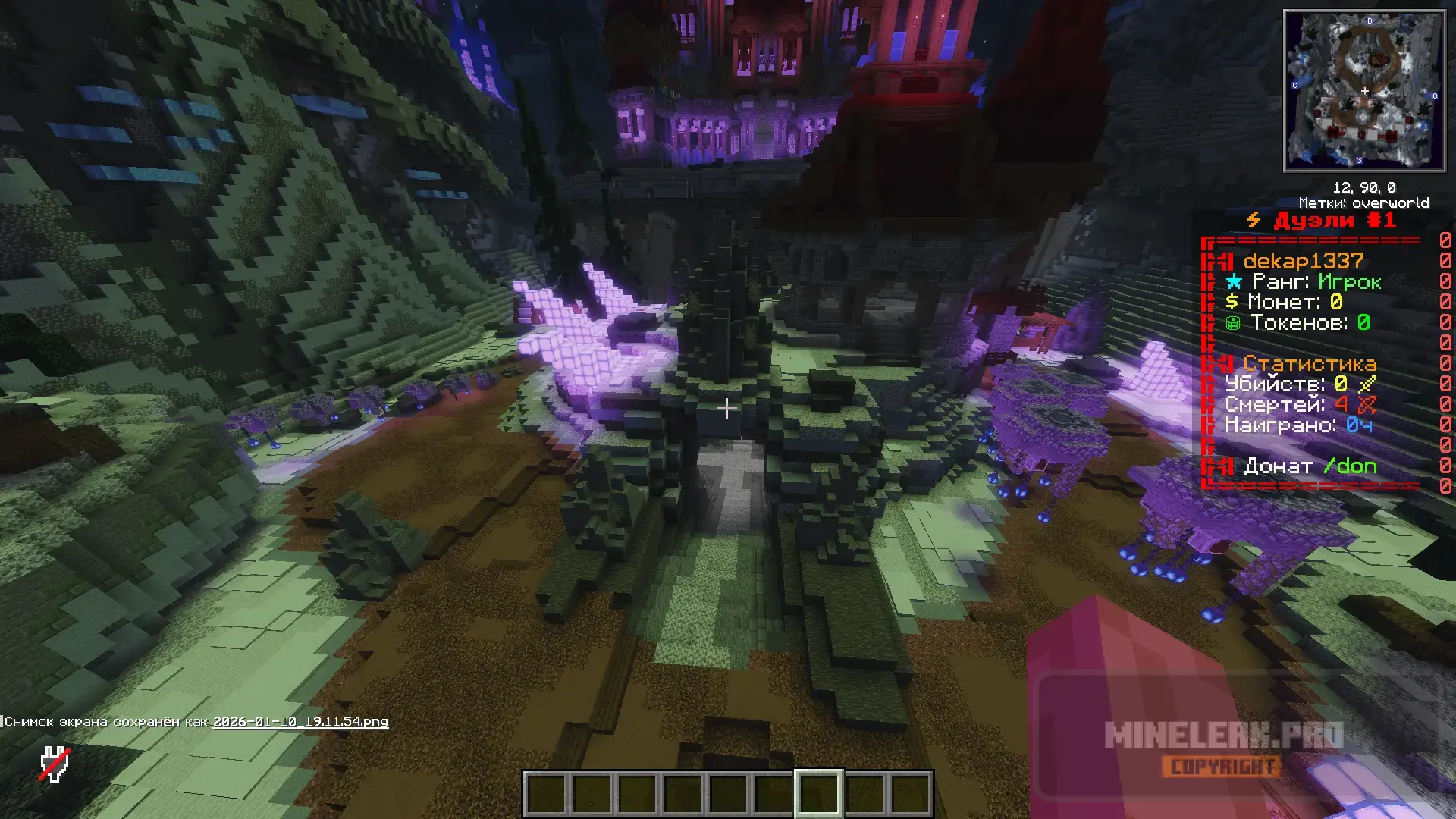
Task: Click the crossed-out plug voice chat icon
Action: [55, 764]
